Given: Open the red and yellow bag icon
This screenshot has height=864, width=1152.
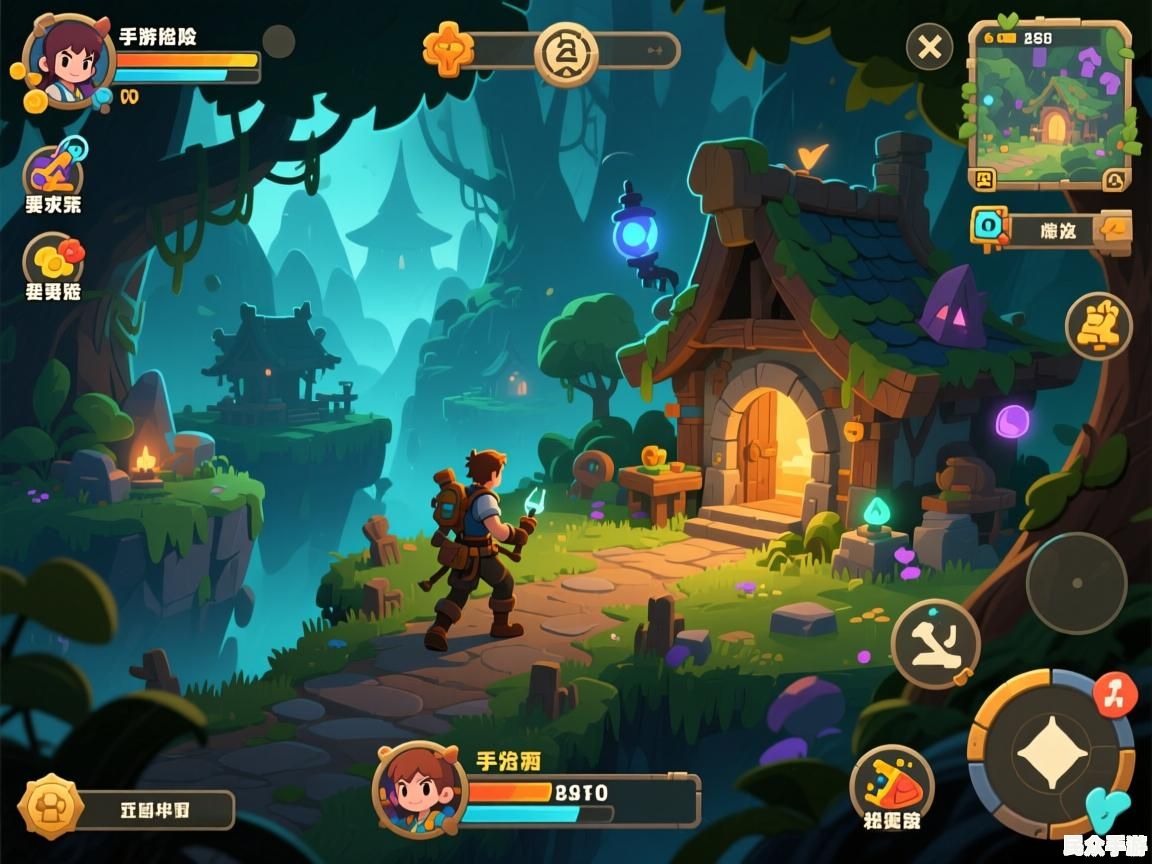Looking at the screenshot, I should click(x=891, y=783).
